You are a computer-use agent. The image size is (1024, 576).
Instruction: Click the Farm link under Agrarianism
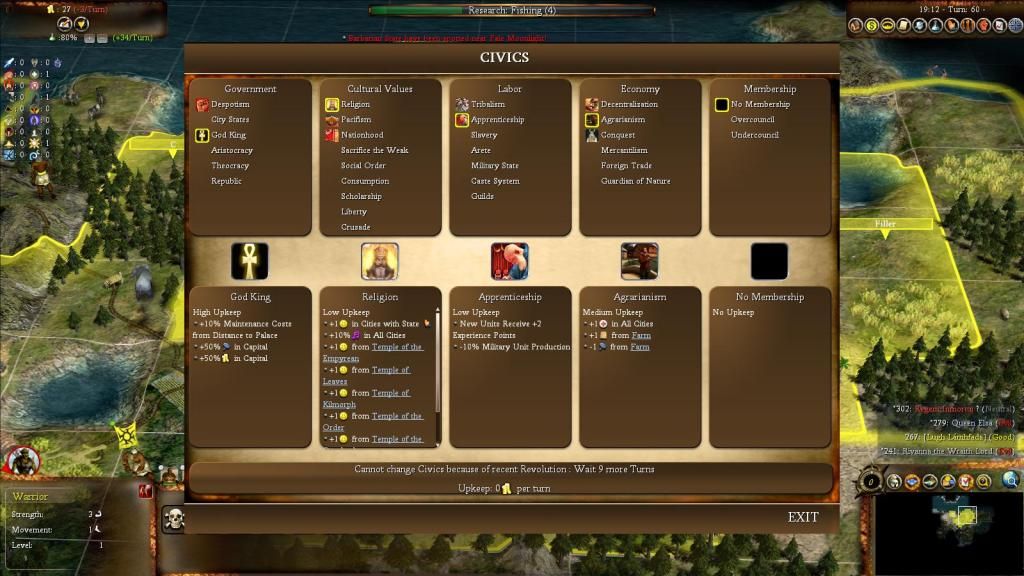(x=639, y=335)
